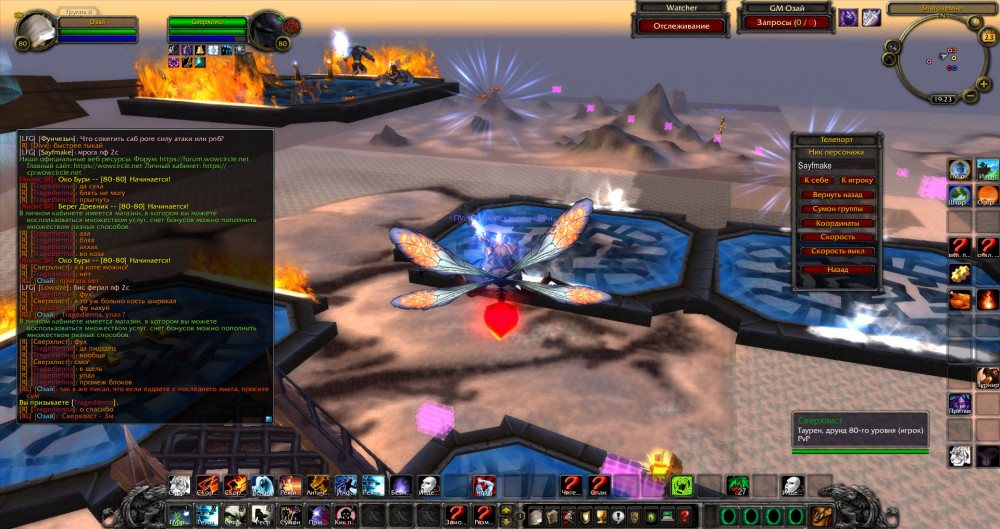The image size is (1000, 529).
Task: Choose the «К игроку» teleport button
Action: [x=858, y=179]
